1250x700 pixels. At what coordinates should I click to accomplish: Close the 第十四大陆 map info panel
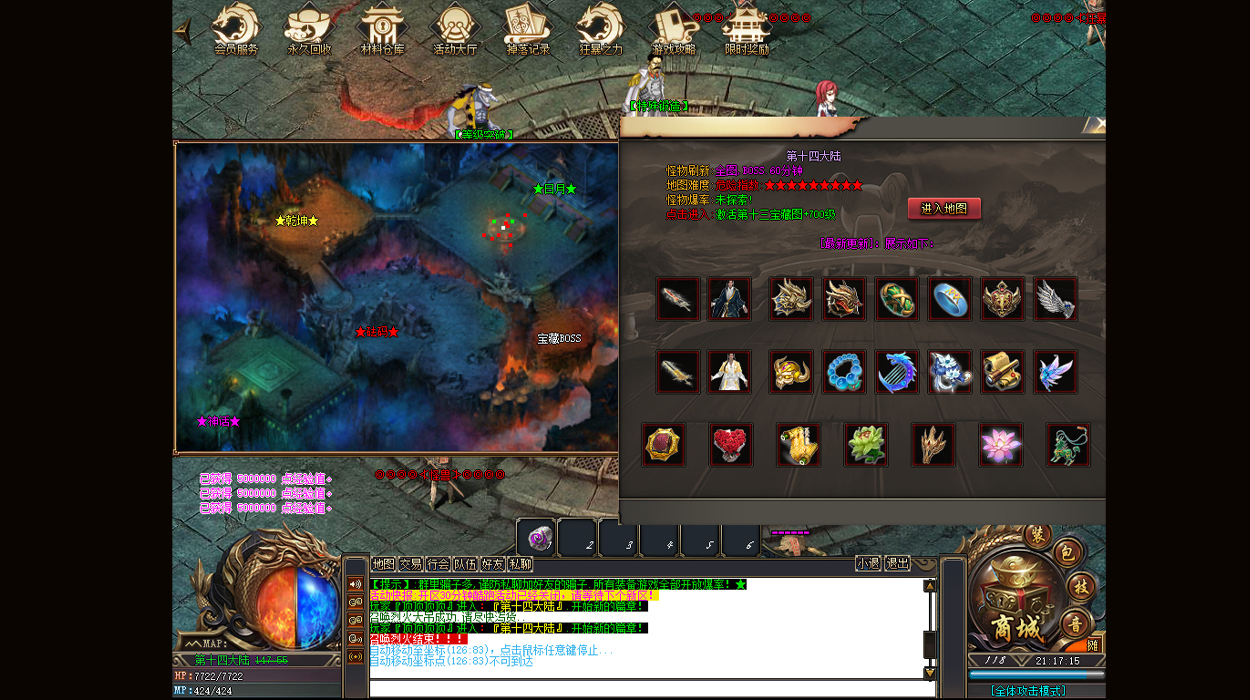tap(1096, 124)
